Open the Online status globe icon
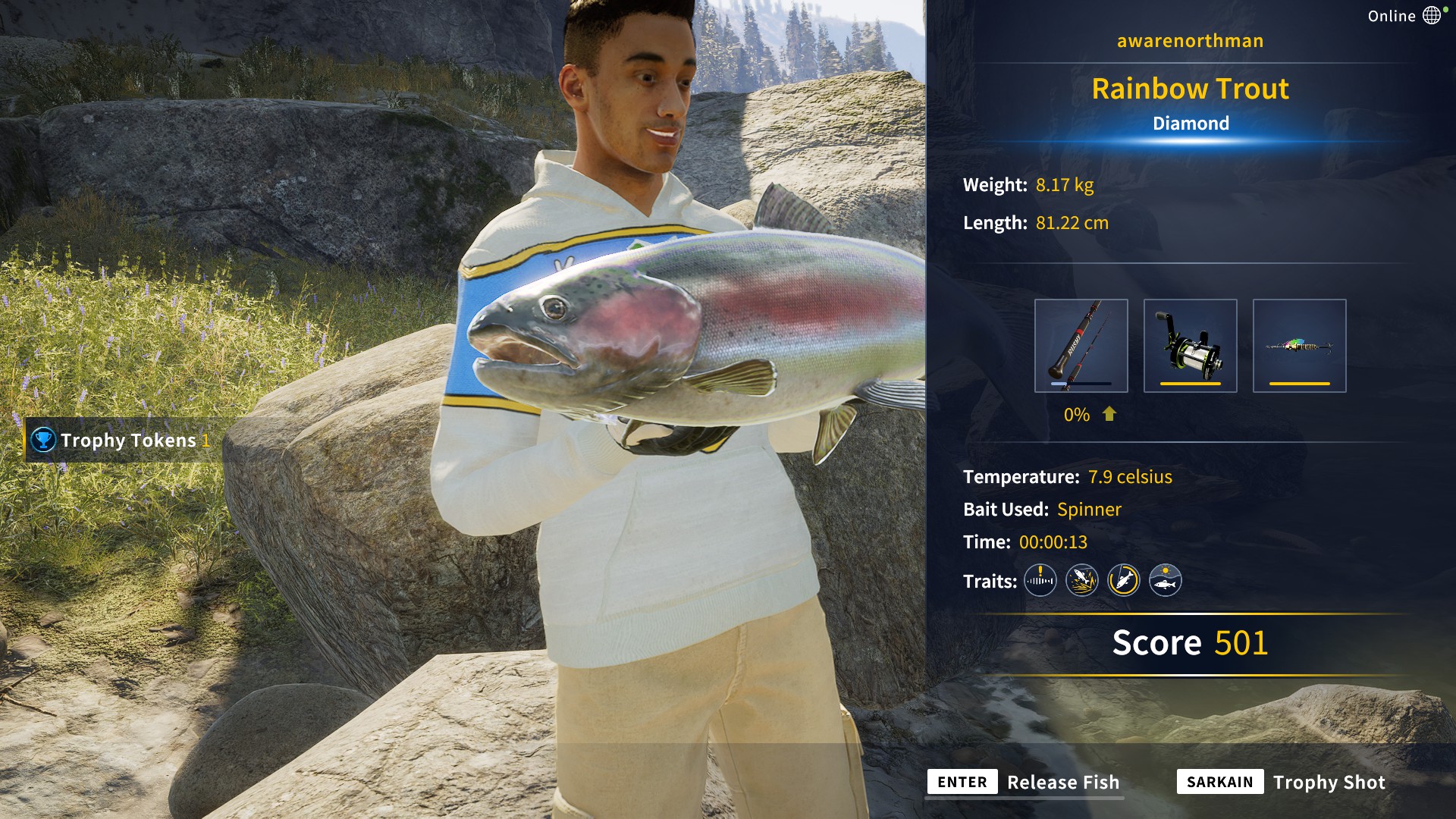 (1431, 16)
